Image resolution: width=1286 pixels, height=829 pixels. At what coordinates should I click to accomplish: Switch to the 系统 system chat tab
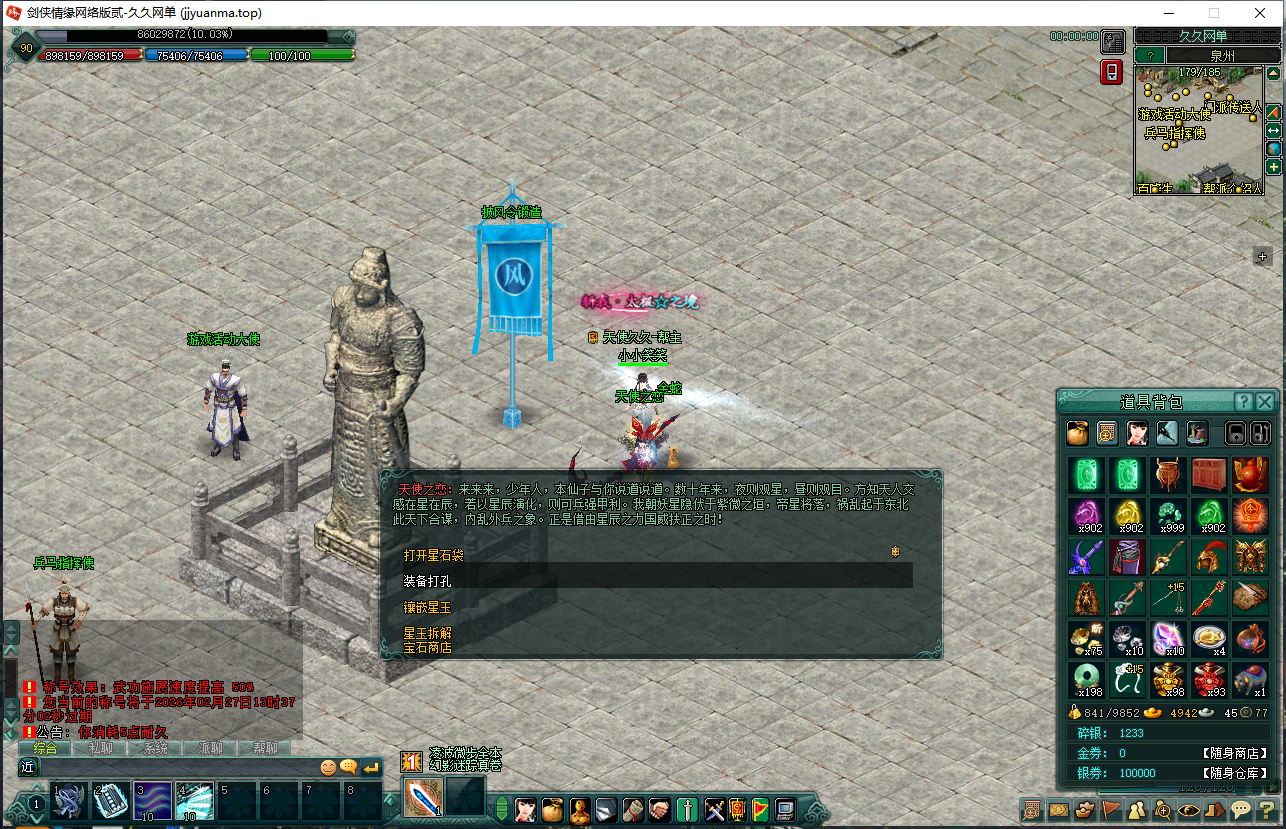tap(155, 748)
